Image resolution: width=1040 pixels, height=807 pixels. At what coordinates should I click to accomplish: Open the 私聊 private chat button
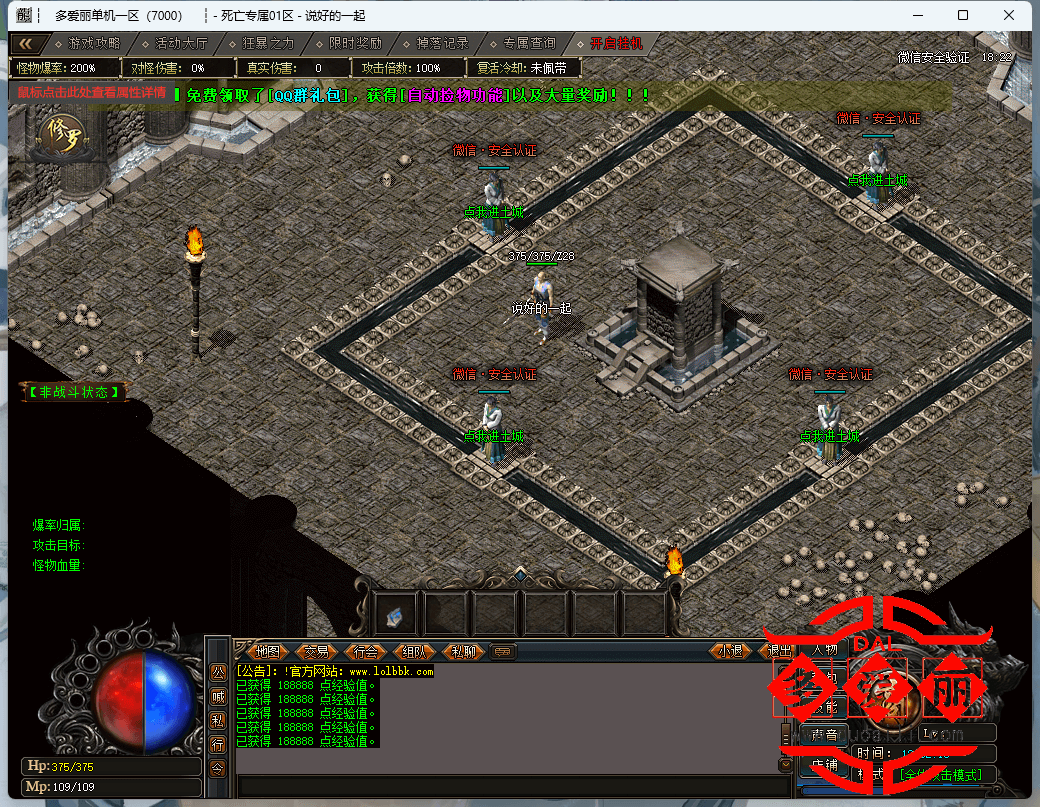point(464,651)
